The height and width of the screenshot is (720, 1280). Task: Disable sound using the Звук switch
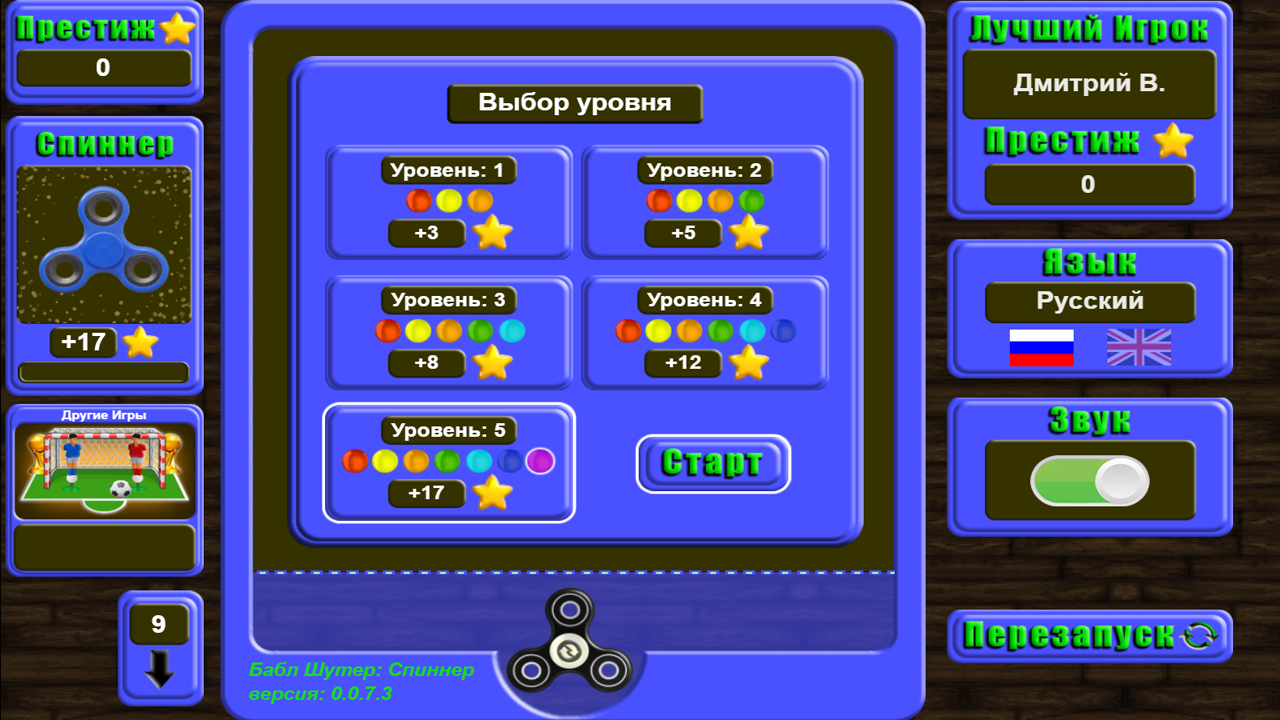(1089, 480)
